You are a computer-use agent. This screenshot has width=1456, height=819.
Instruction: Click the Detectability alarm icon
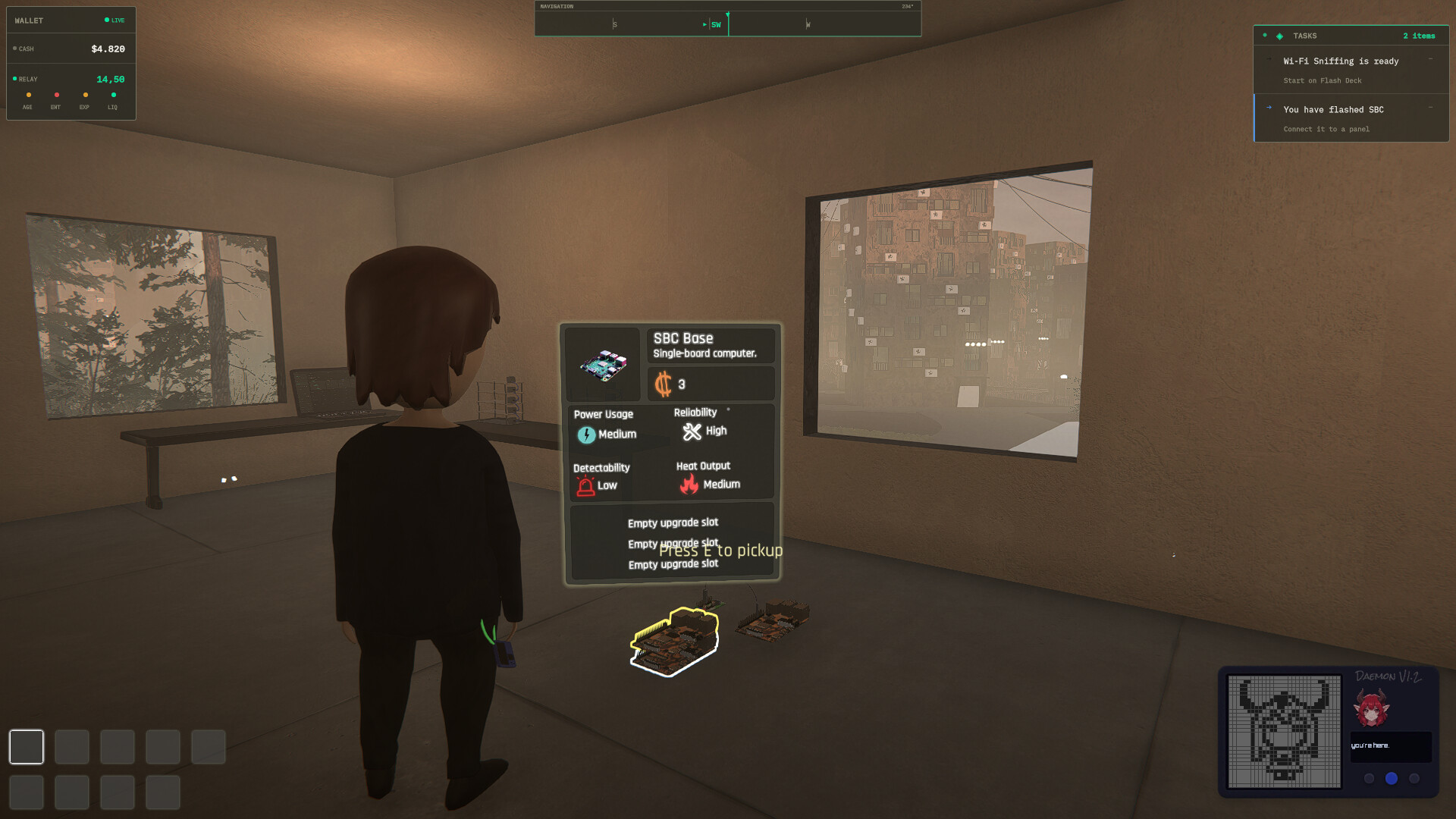pos(584,486)
